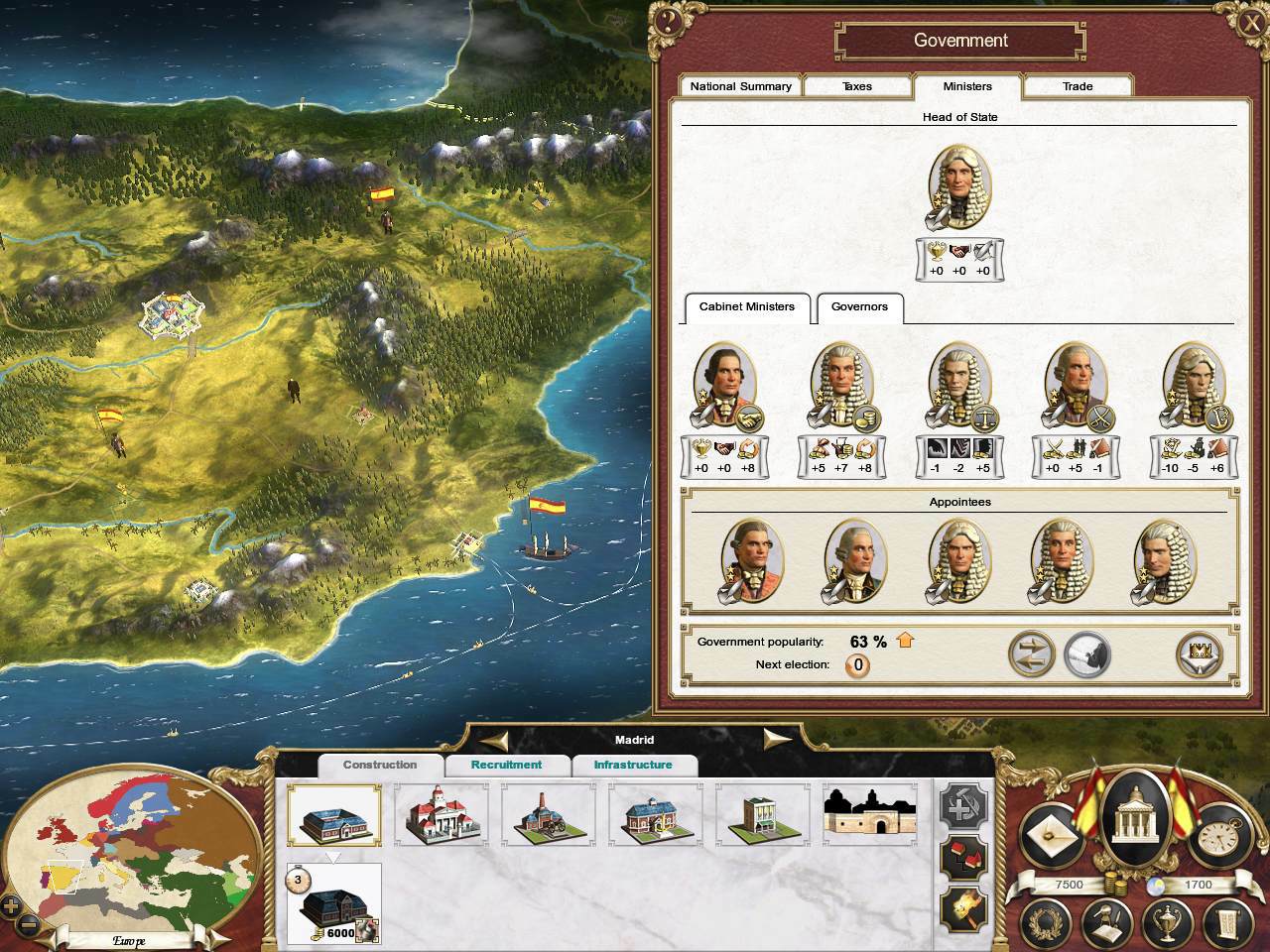Click the dismiss minister hand button
Viewport: 1270px width, 952px height.
1086,654
